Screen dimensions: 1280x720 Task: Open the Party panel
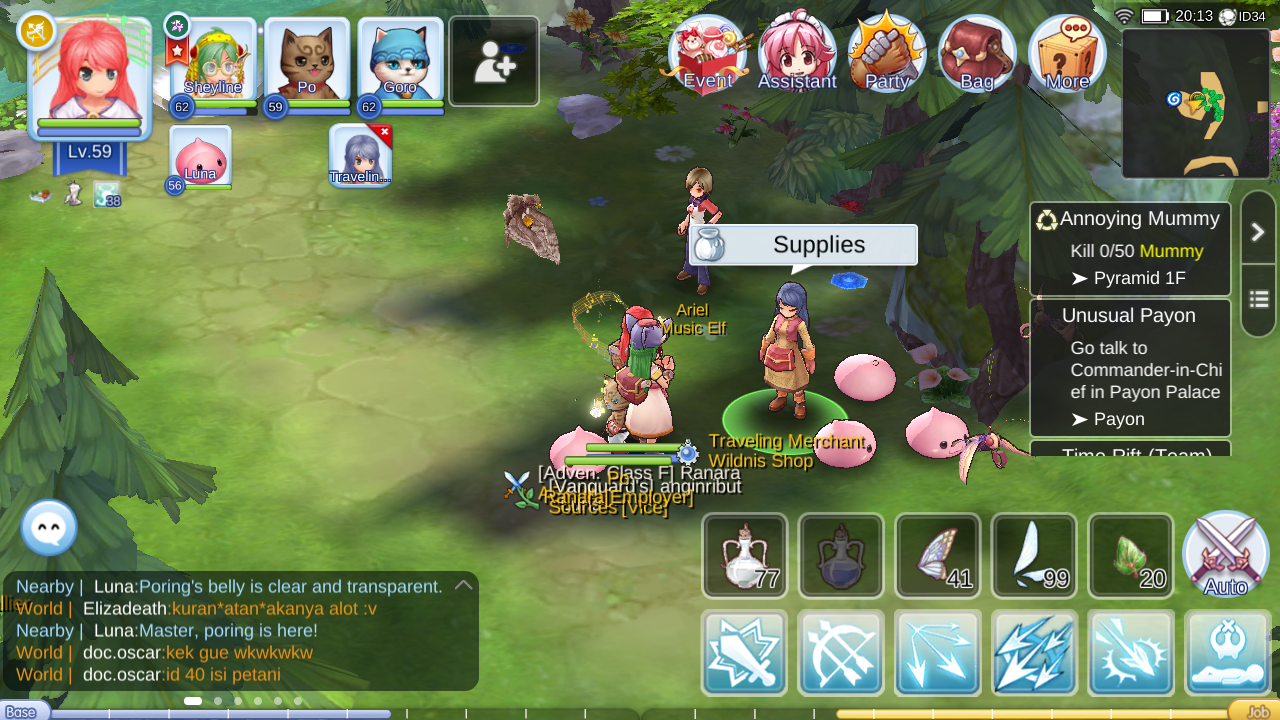coord(886,52)
